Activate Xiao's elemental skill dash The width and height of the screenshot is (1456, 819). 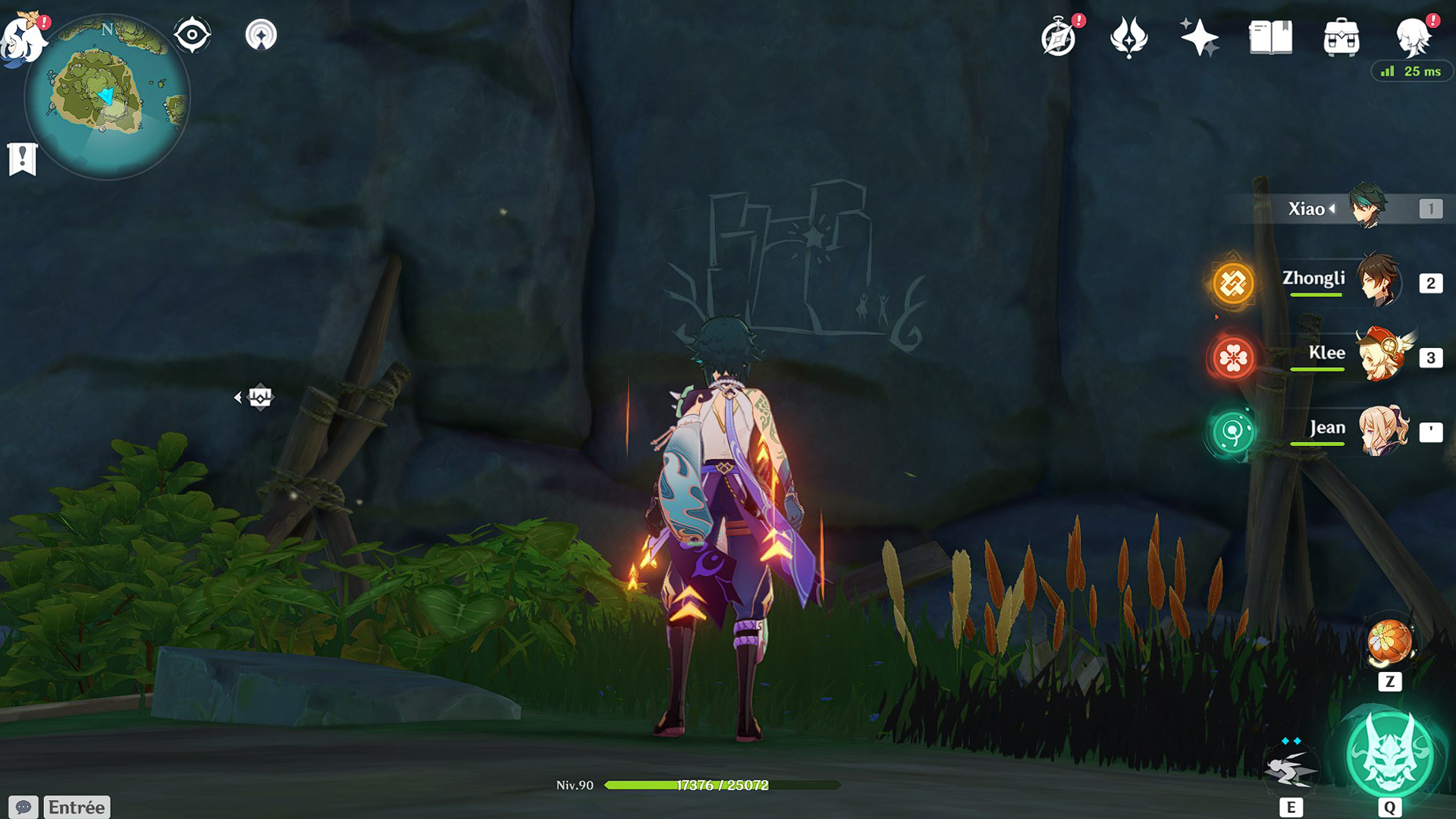[1291, 769]
